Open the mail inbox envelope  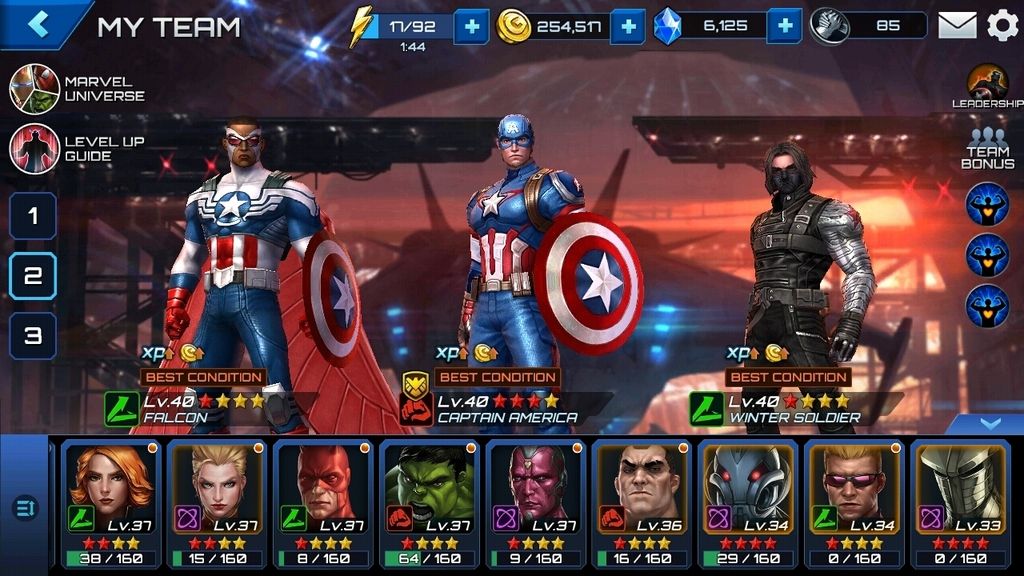click(x=957, y=25)
